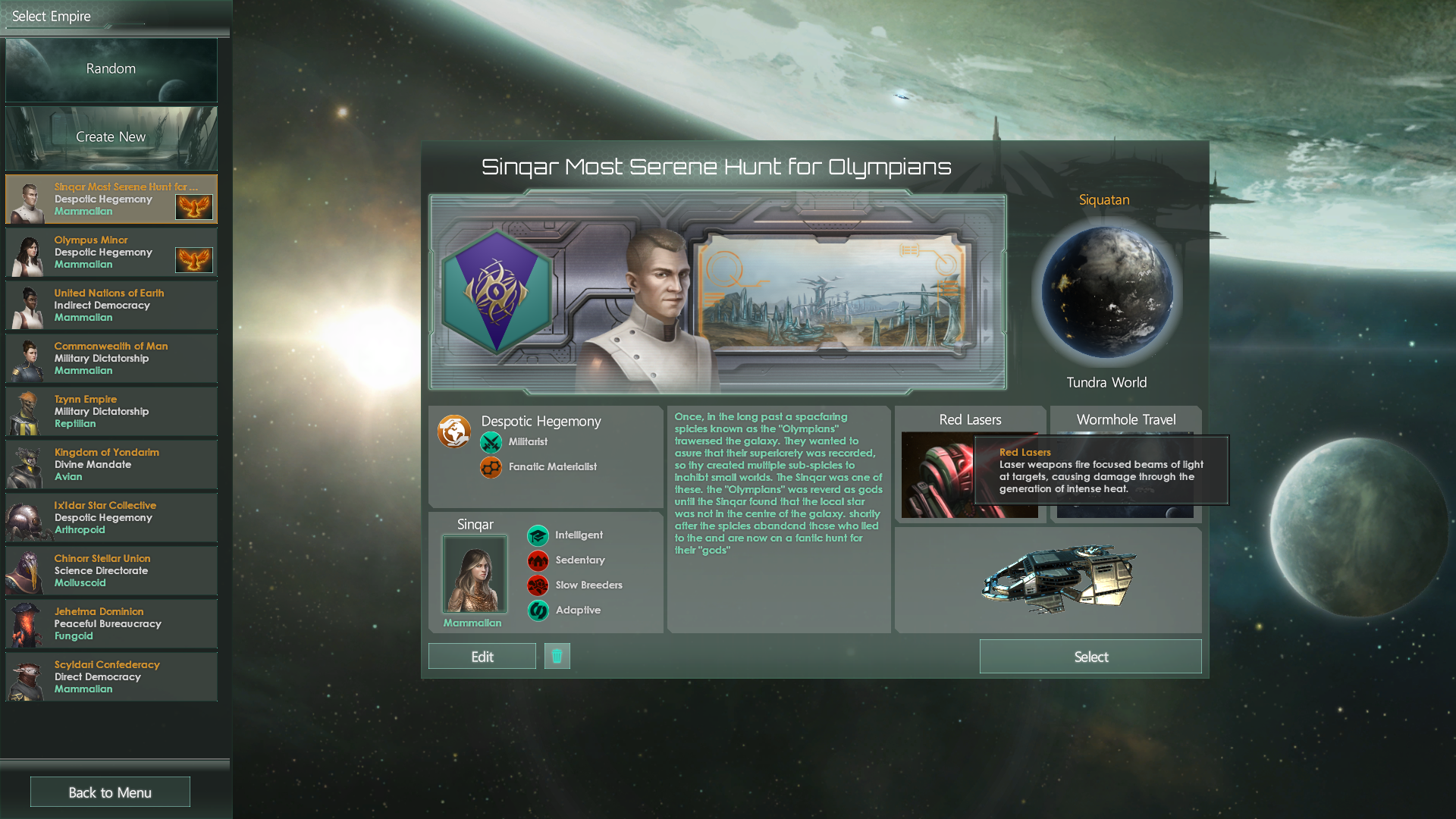The image size is (1456, 819).
Task: Pick the Ix'Idar Star Collective empire
Action: 111,518
